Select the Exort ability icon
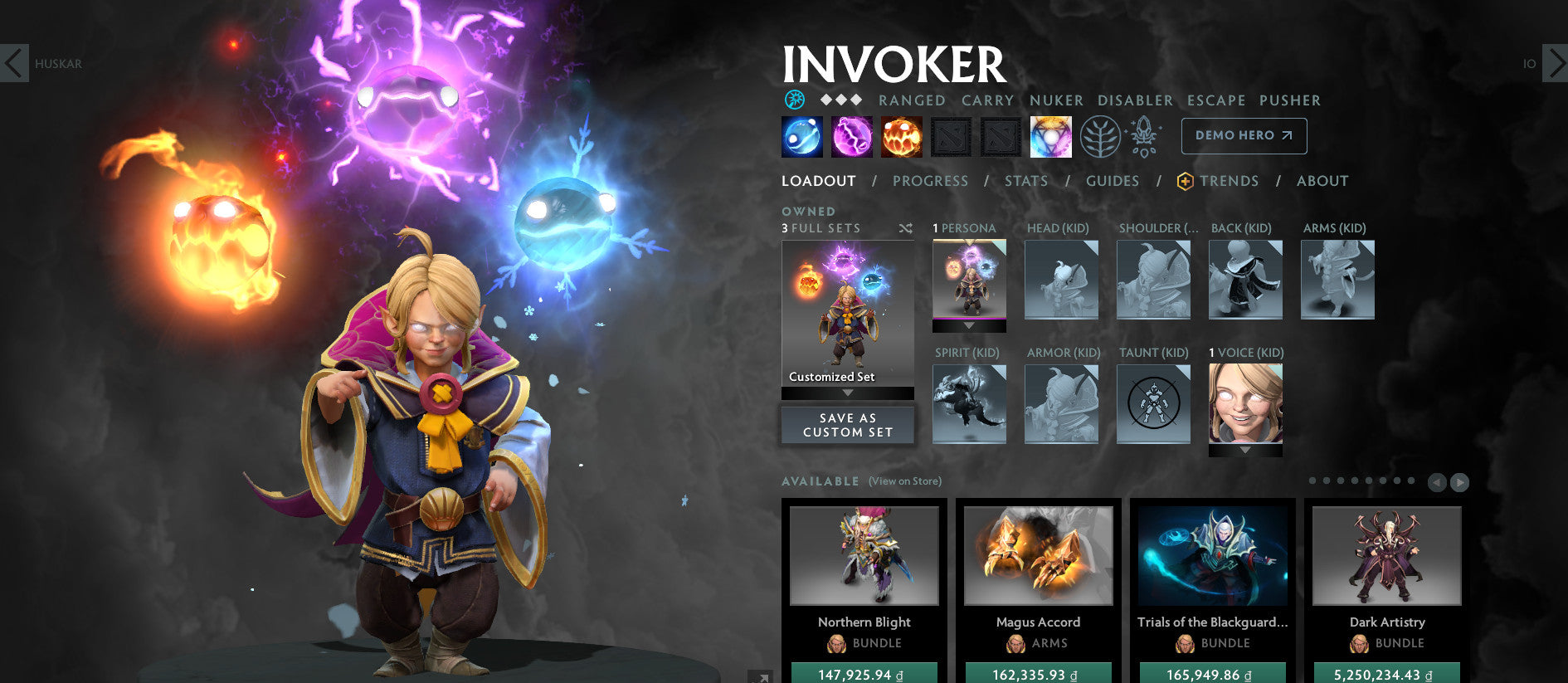The width and height of the screenshot is (1568, 683). 903,136
